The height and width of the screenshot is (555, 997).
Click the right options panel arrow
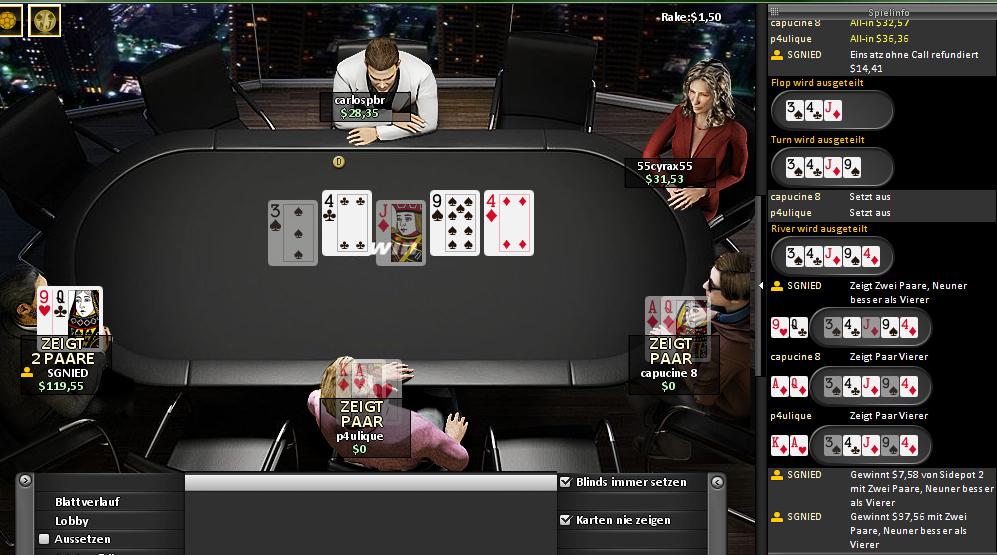pyautogui.click(x=716, y=483)
